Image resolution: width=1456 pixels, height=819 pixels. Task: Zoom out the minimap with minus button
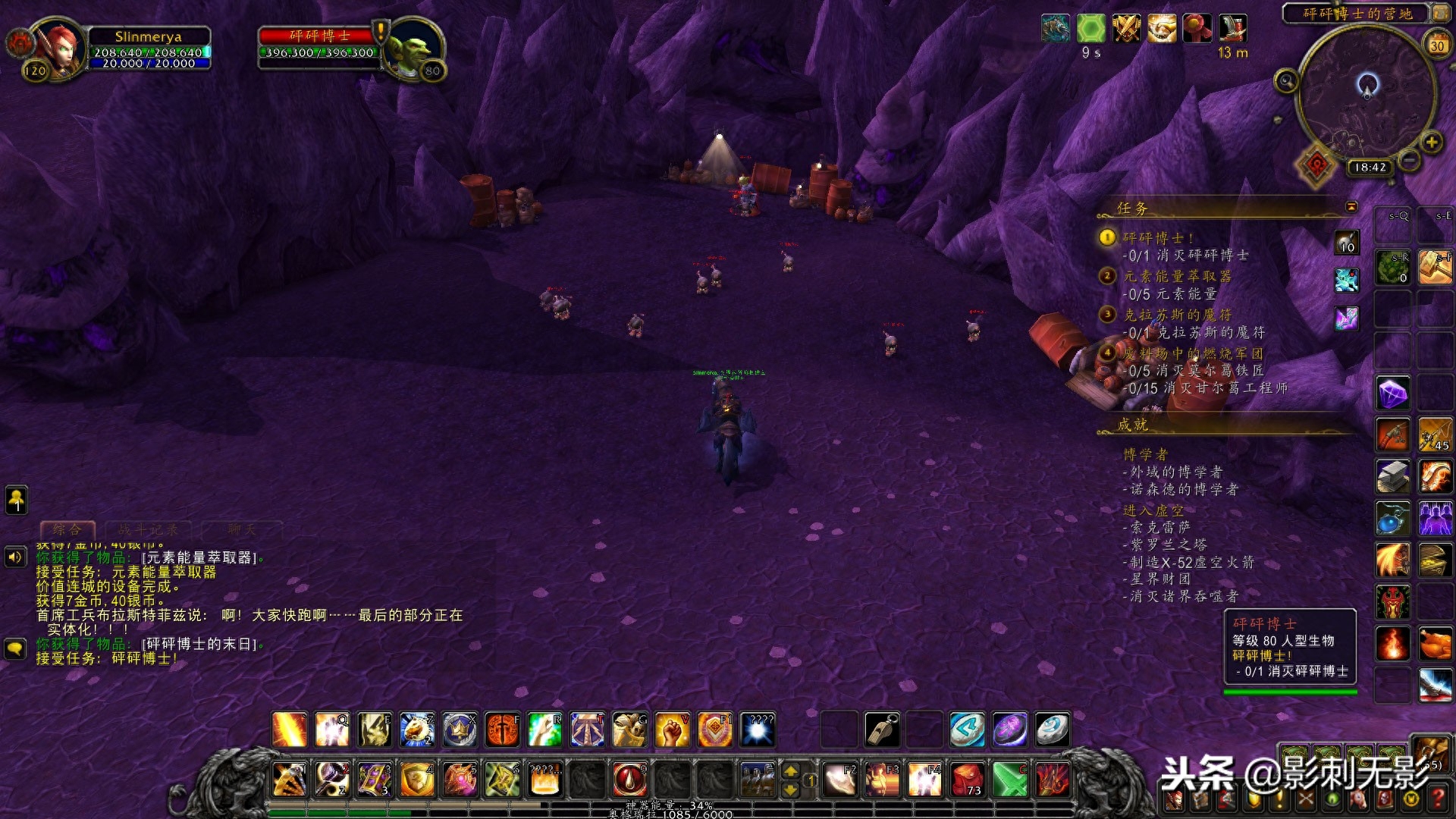tap(1410, 160)
